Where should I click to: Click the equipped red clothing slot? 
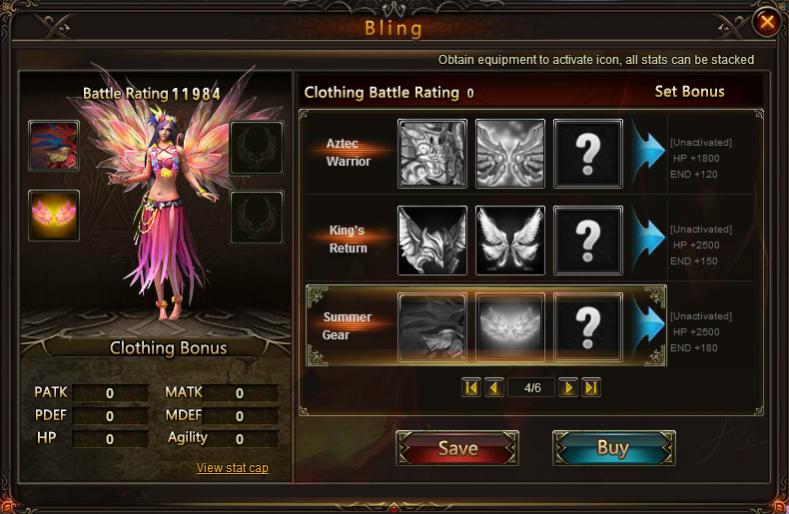pyautogui.click(x=54, y=146)
